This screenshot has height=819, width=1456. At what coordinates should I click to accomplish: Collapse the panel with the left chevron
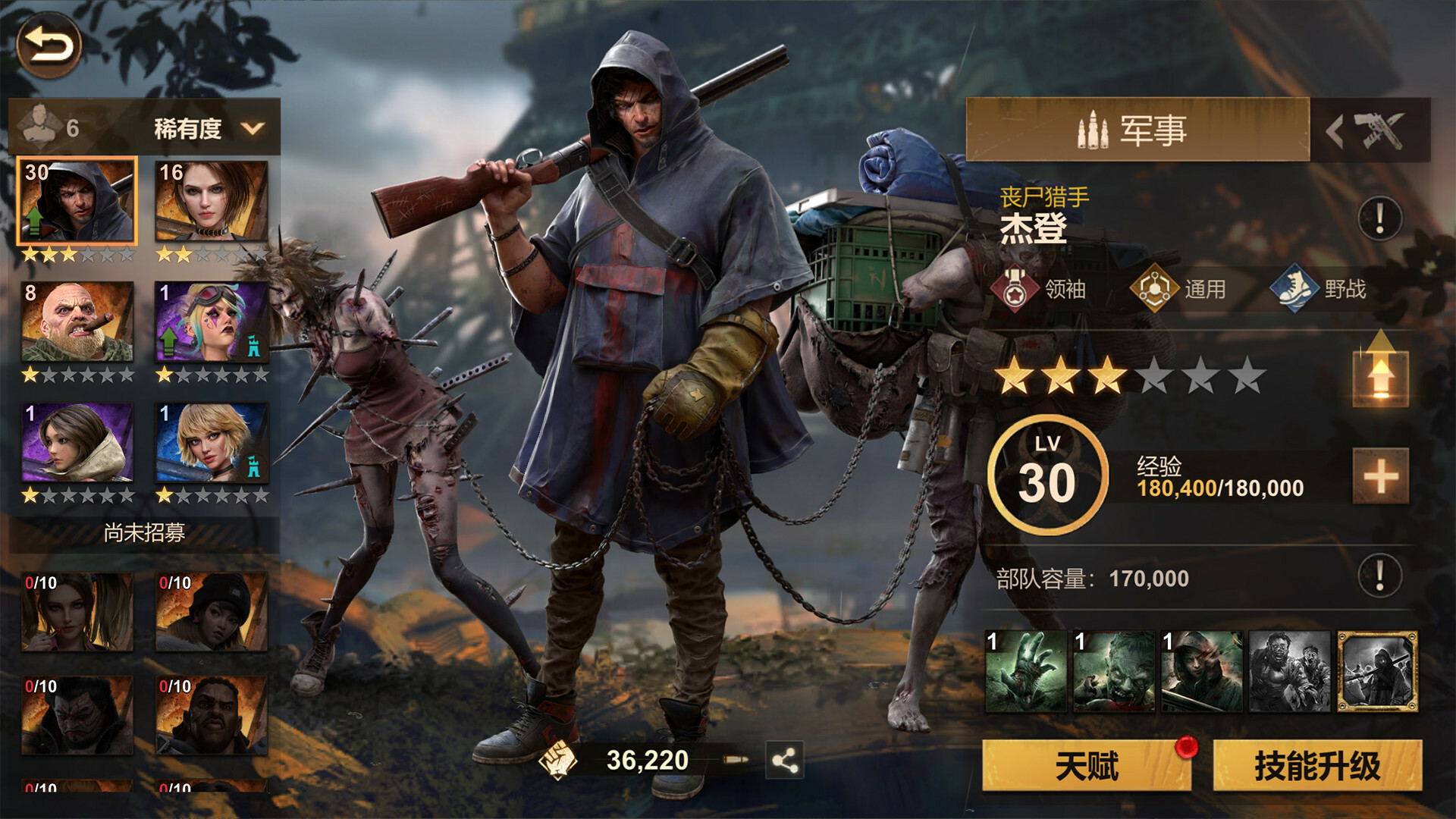pyautogui.click(x=1336, y=129)
